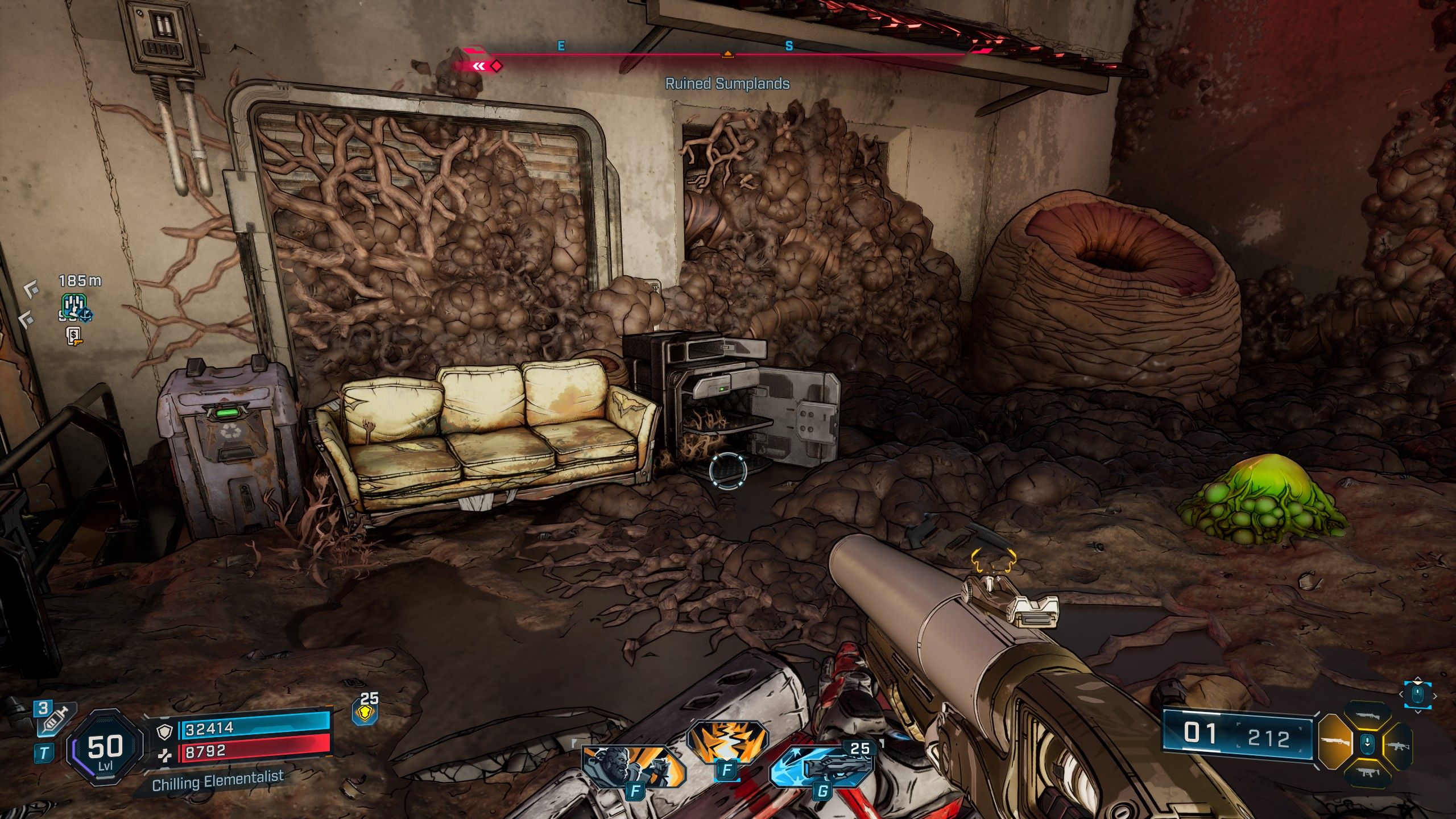
Task: Click the level 50 character badge
Action: coord(105,748)
